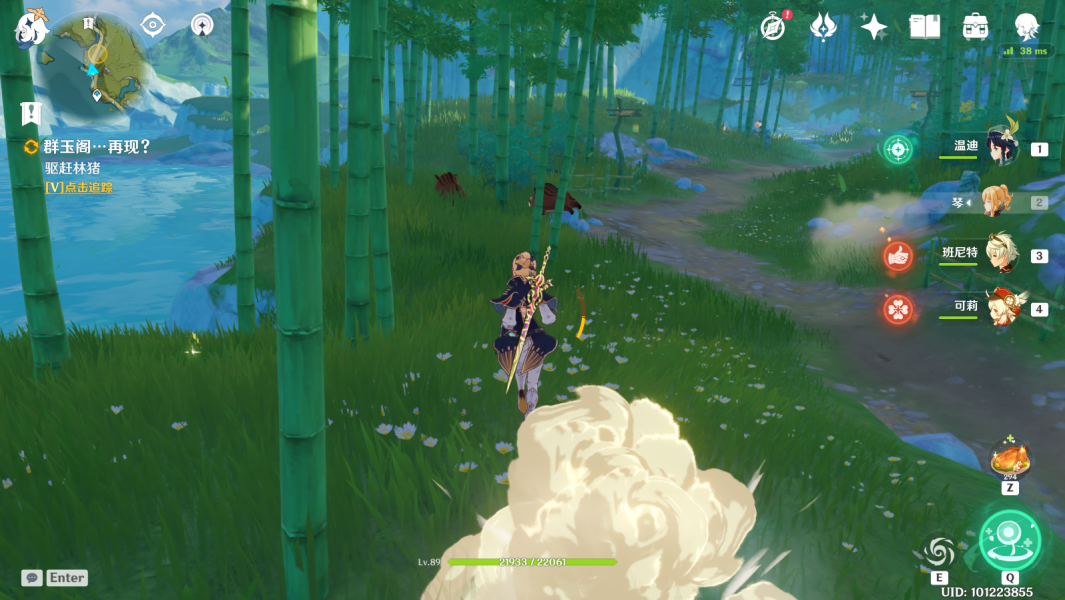The width and height of the screenshot is (1065, 600).
Task: Click the quest log icon
Action: pyautogui.click(x=31, y=113)
